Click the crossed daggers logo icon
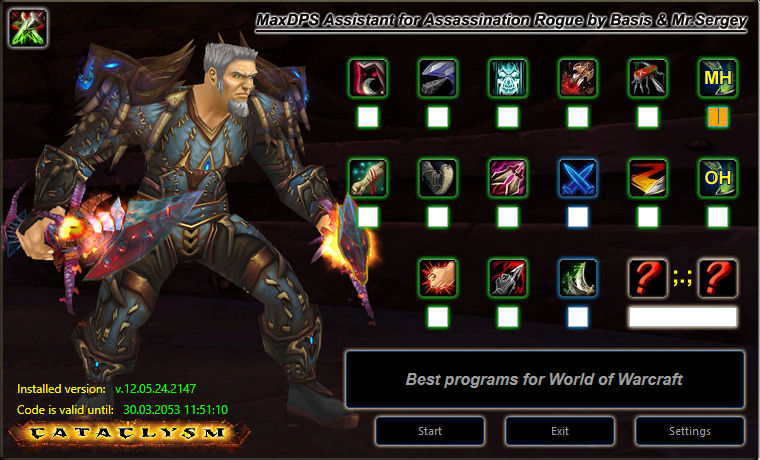The height and width of the screenshot is (460, 760). (28, 29)
